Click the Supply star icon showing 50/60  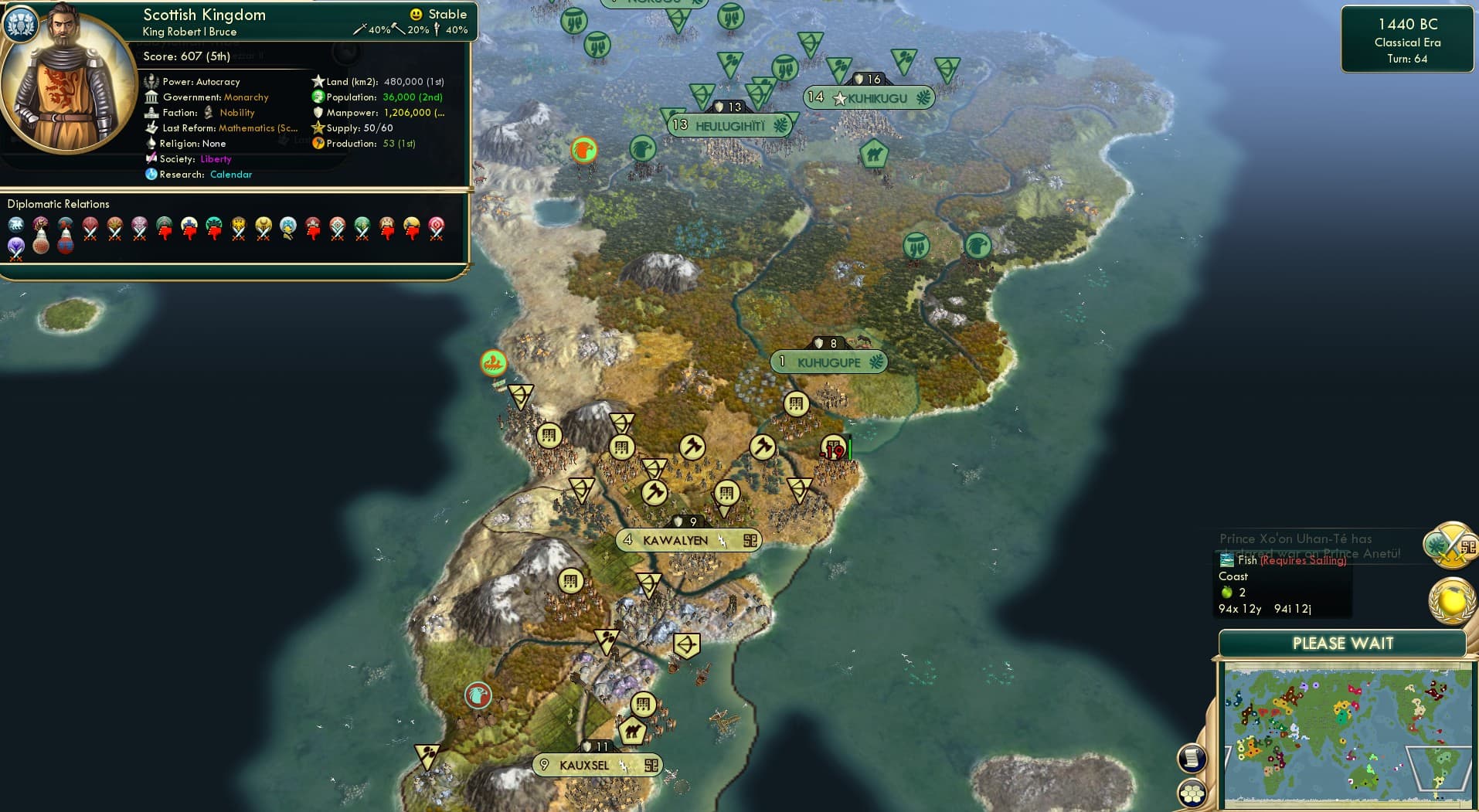click(x=318, y=128)
